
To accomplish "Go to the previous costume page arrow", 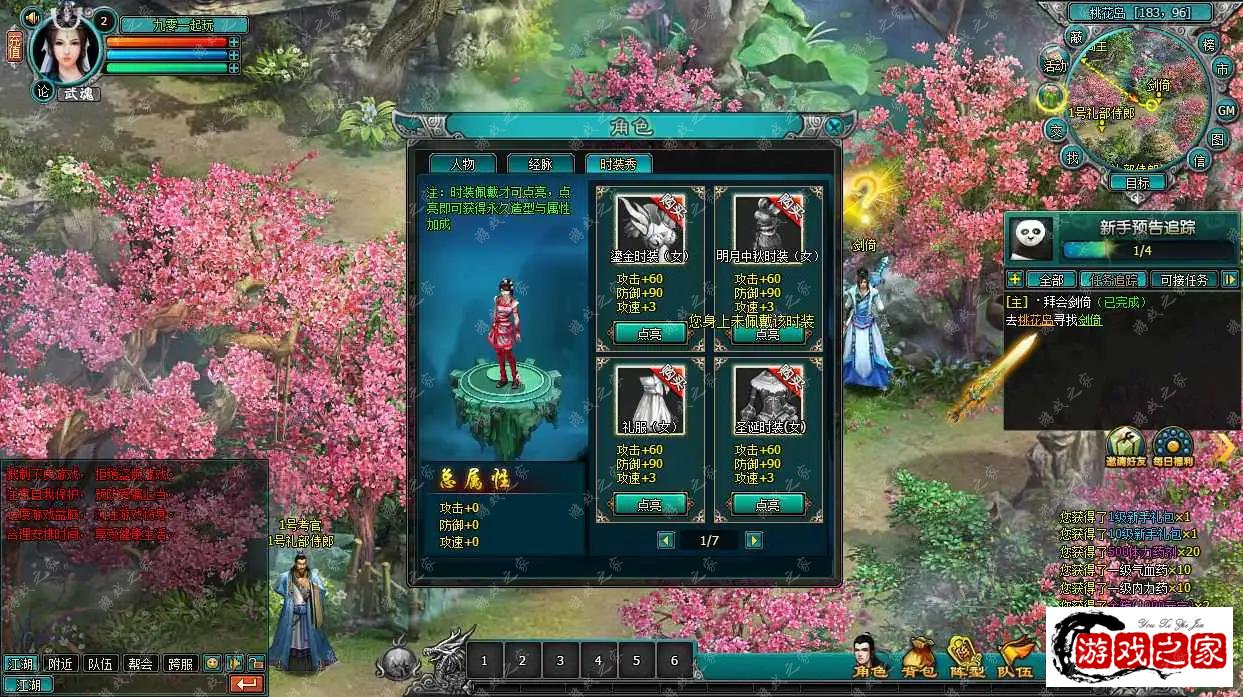I will point(666,540).
